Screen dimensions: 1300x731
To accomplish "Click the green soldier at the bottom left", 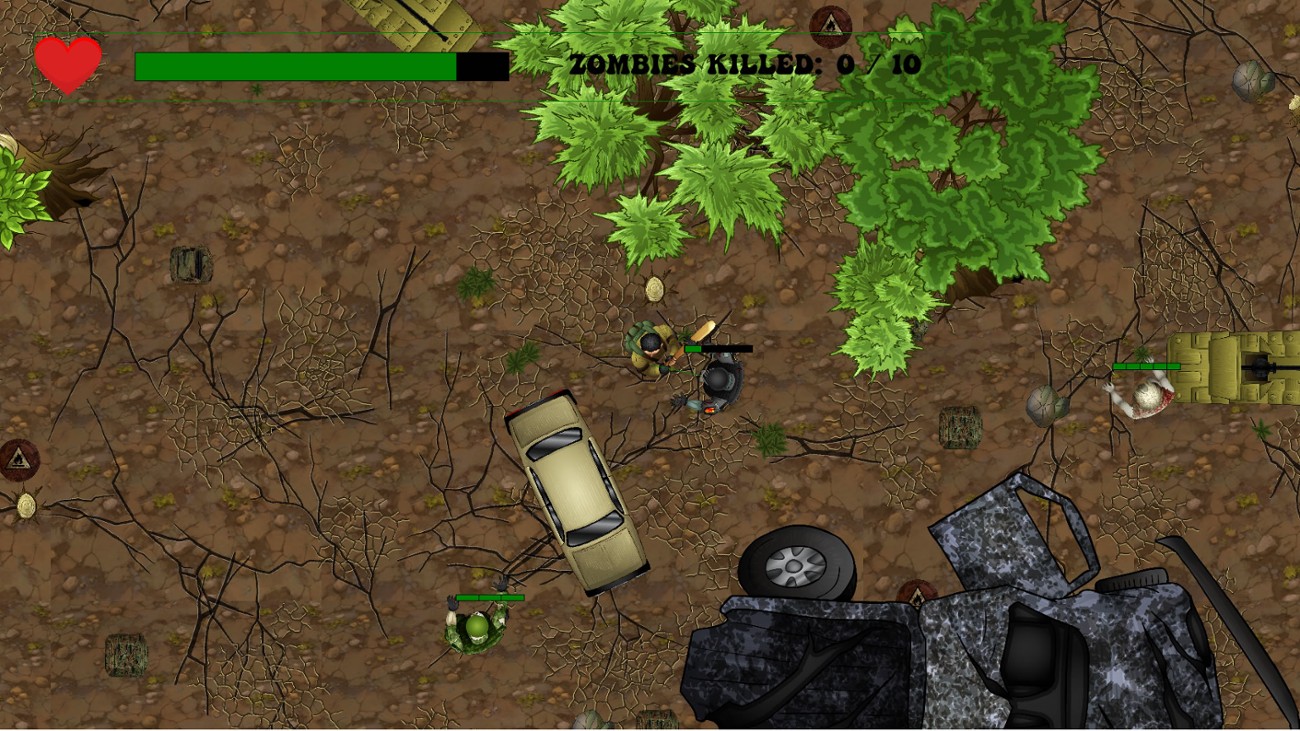I will [475, 630].
